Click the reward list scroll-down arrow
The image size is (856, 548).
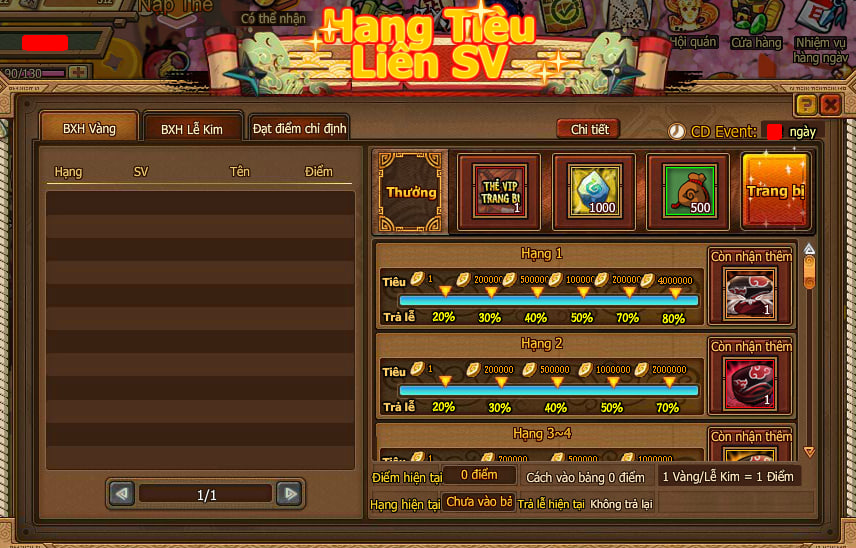coord(809,452)
